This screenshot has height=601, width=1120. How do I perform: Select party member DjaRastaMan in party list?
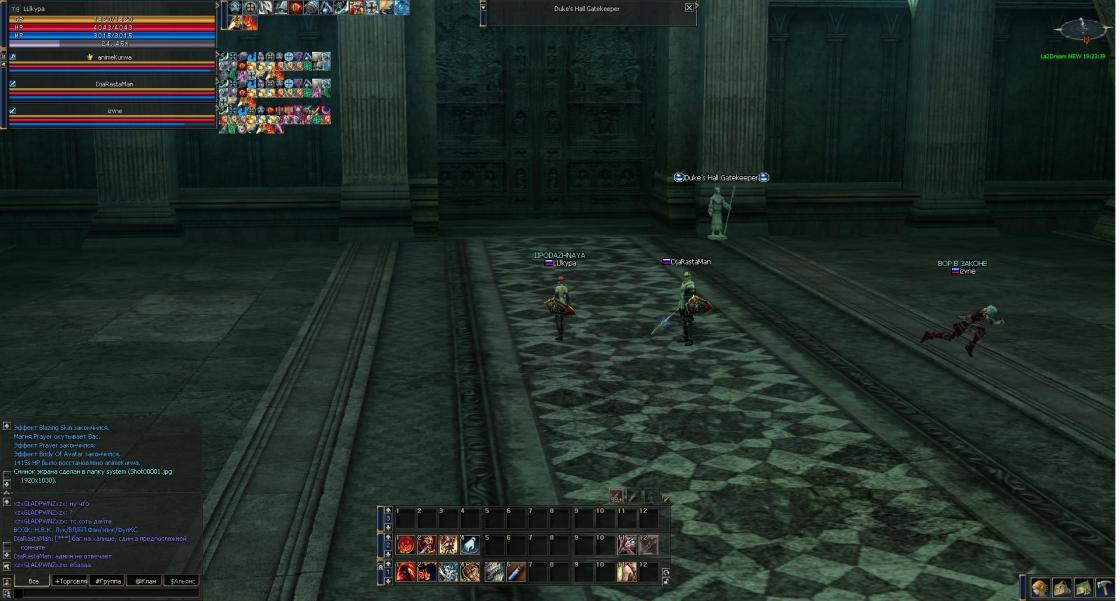(x=114, y=84)
